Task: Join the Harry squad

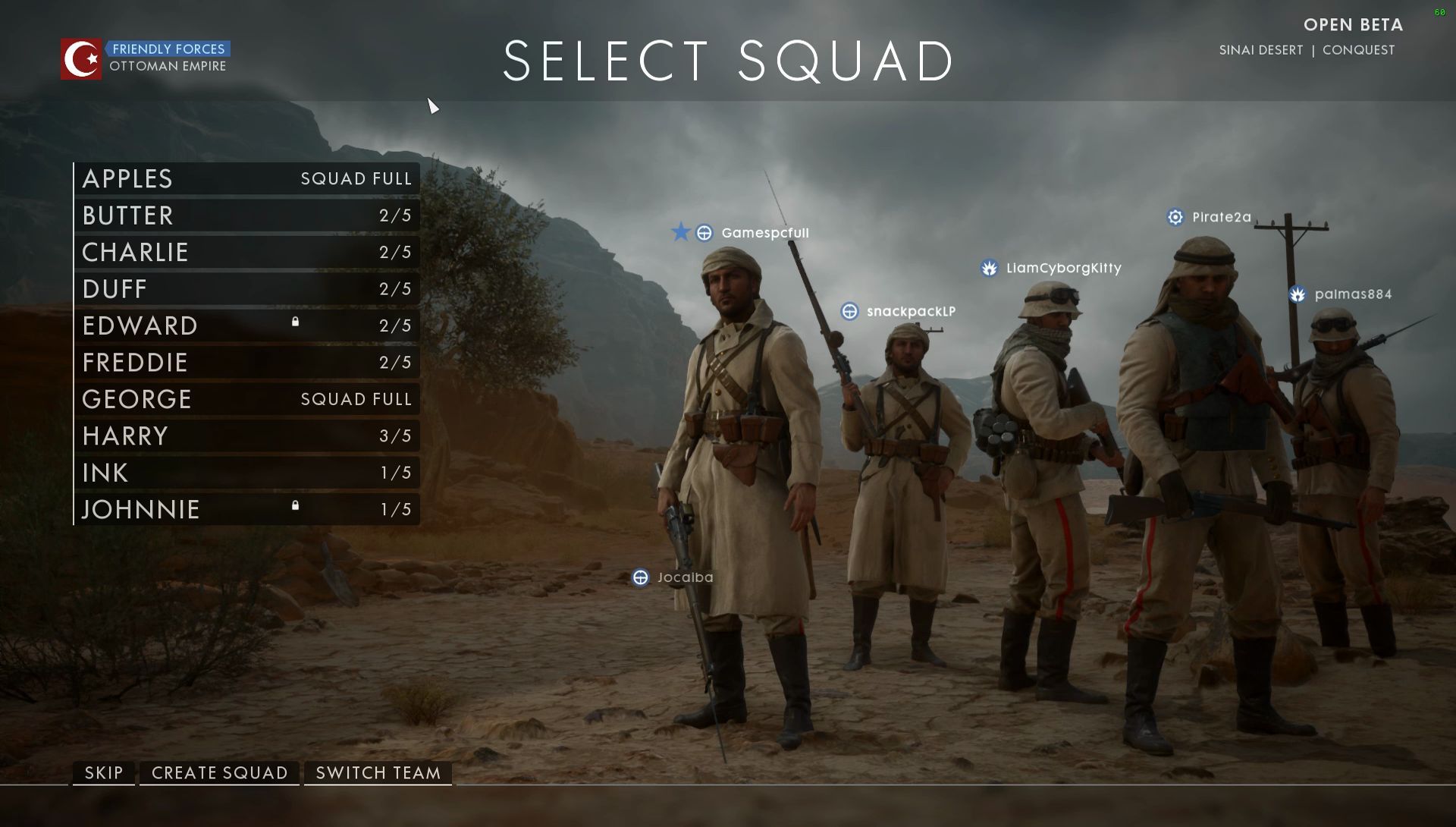Action: (247, 436)
